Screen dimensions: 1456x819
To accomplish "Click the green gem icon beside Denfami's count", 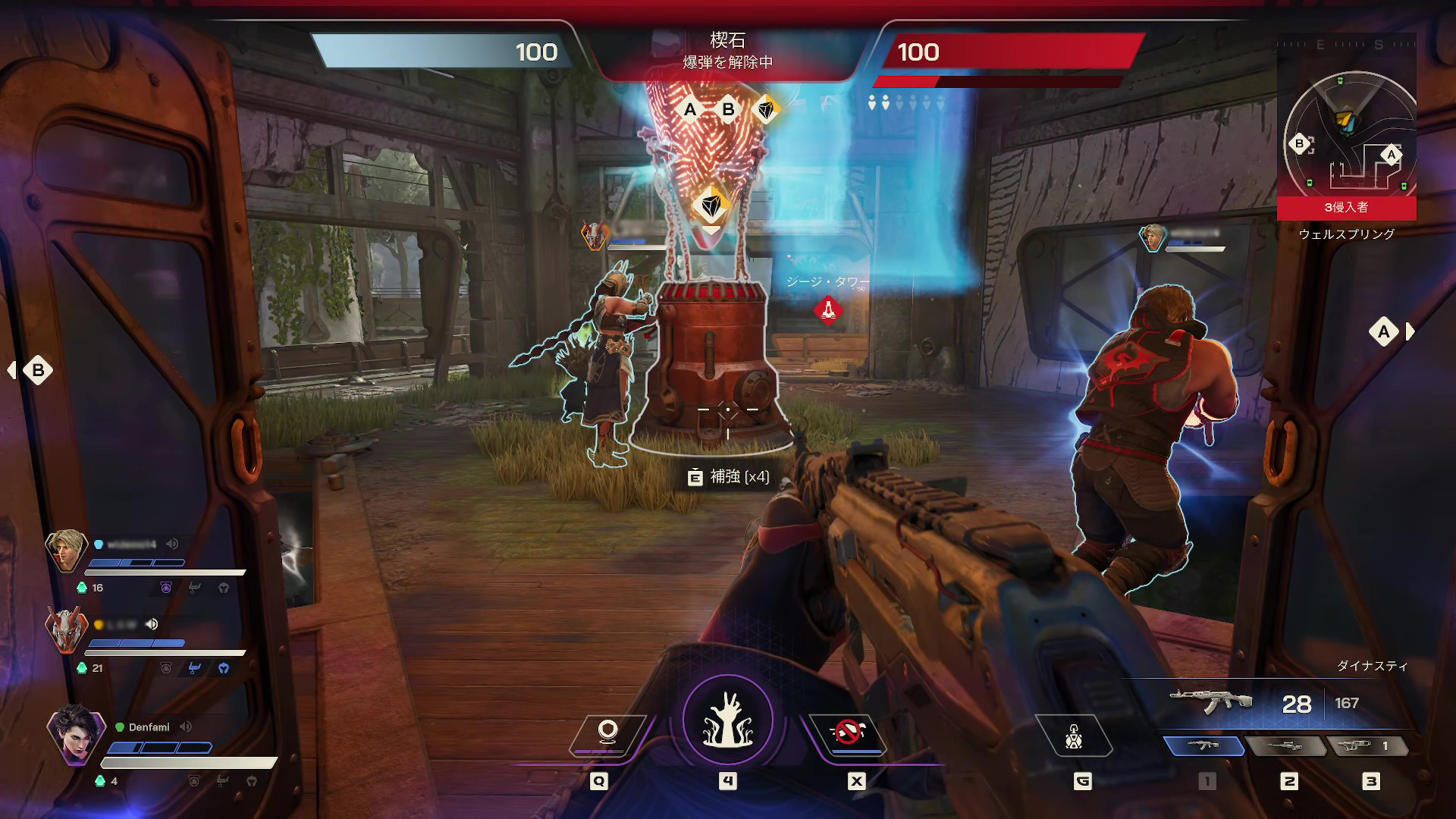I will click(x=99, y=780).
